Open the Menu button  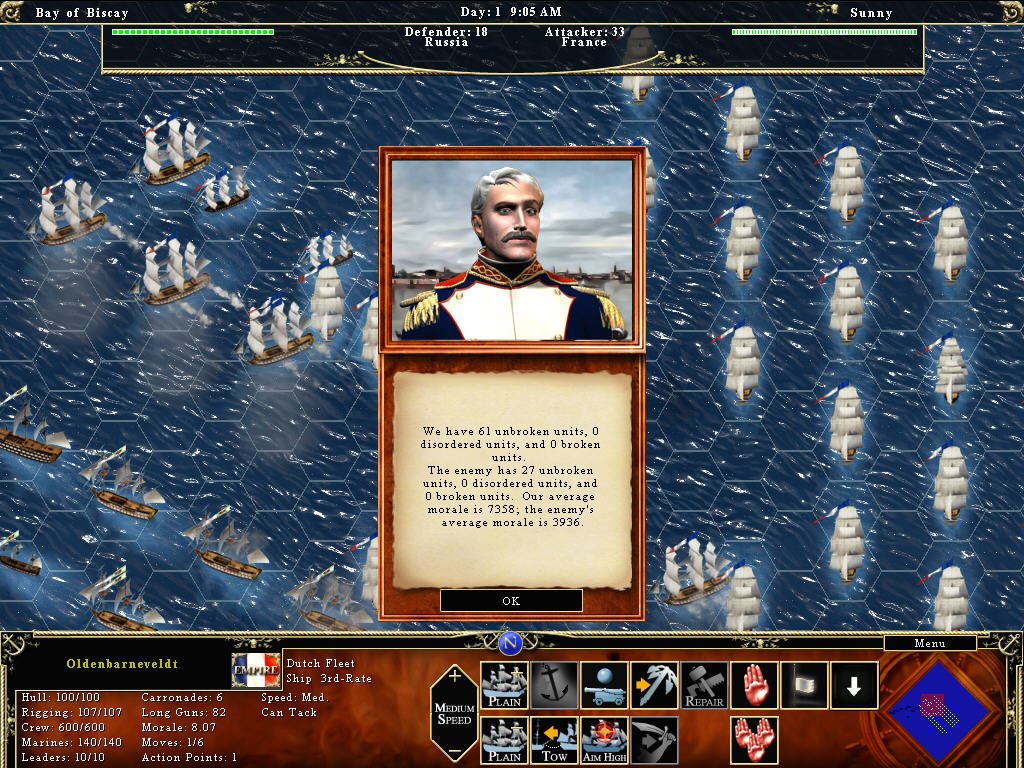(x=929, y=643)
